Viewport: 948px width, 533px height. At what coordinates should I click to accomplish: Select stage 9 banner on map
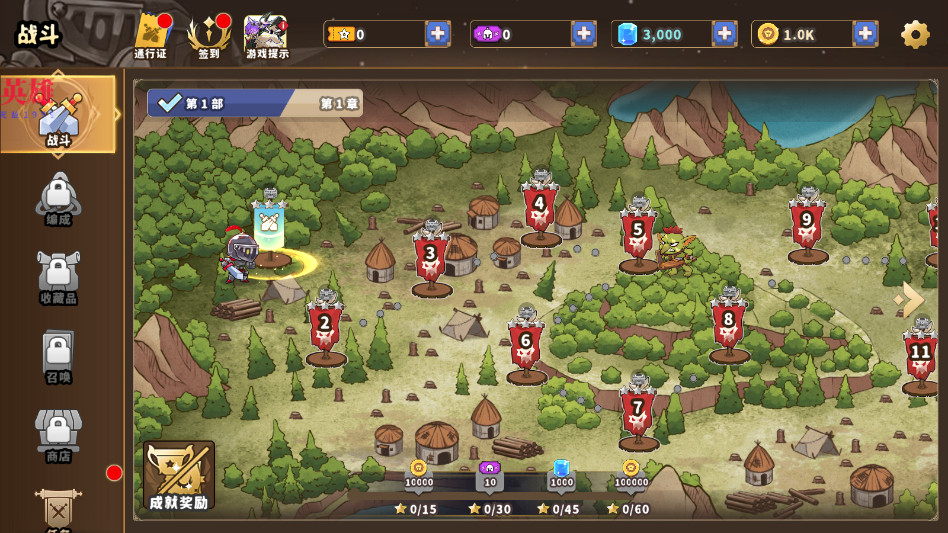pyautogui.click(x=807, y=224)
